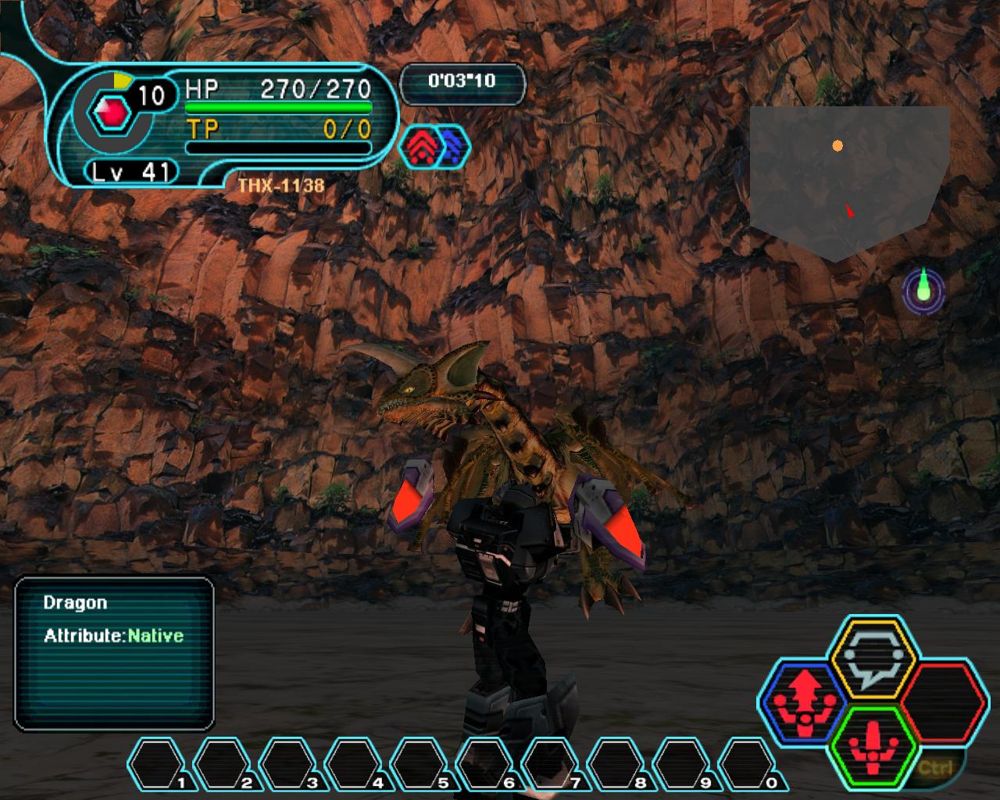Open the chat bubble action hexagon
This screenshot has height=800, width=1000.
point(873,658)
